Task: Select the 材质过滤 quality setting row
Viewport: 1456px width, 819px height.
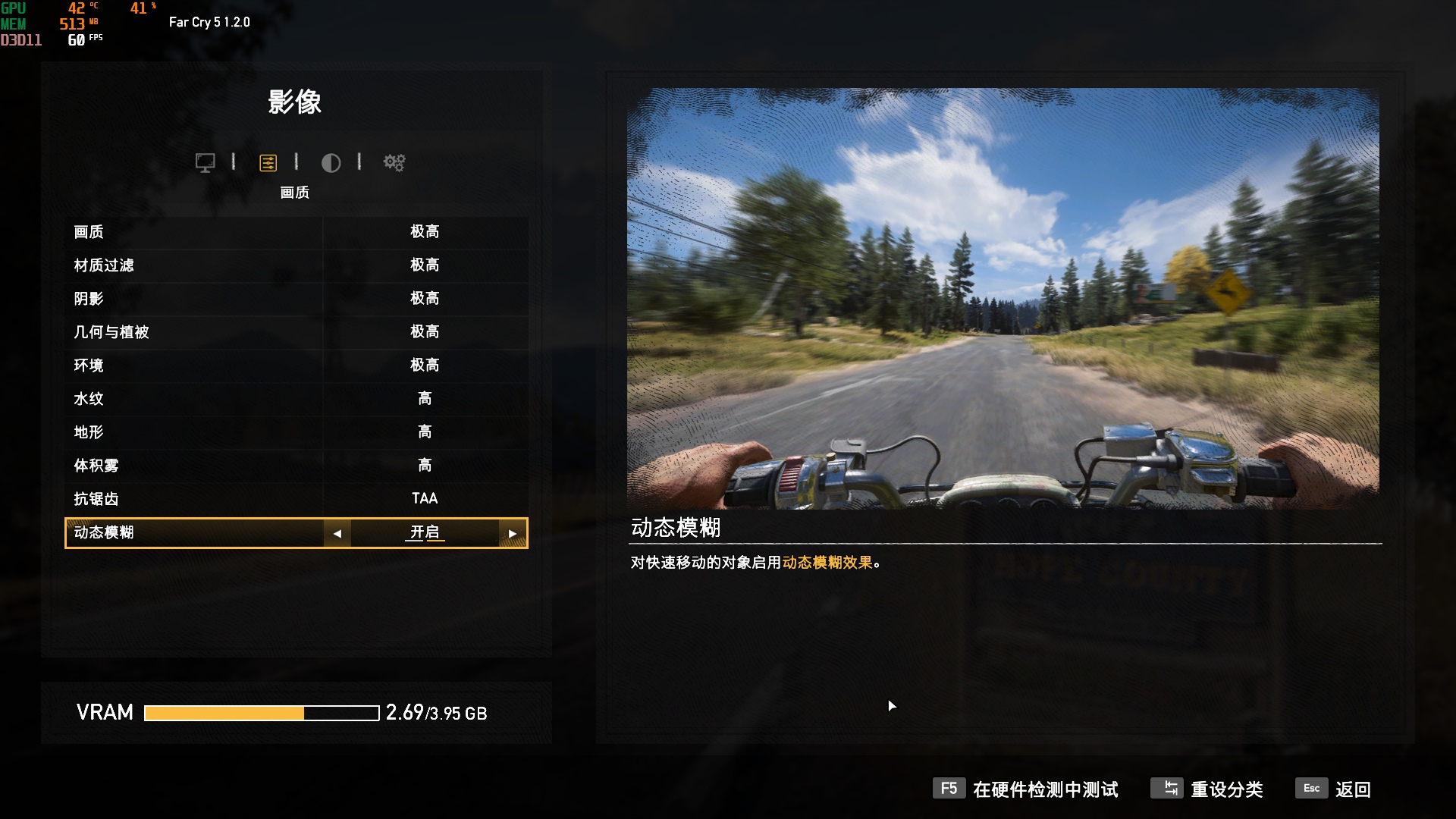Action: (x=296, y=265)
